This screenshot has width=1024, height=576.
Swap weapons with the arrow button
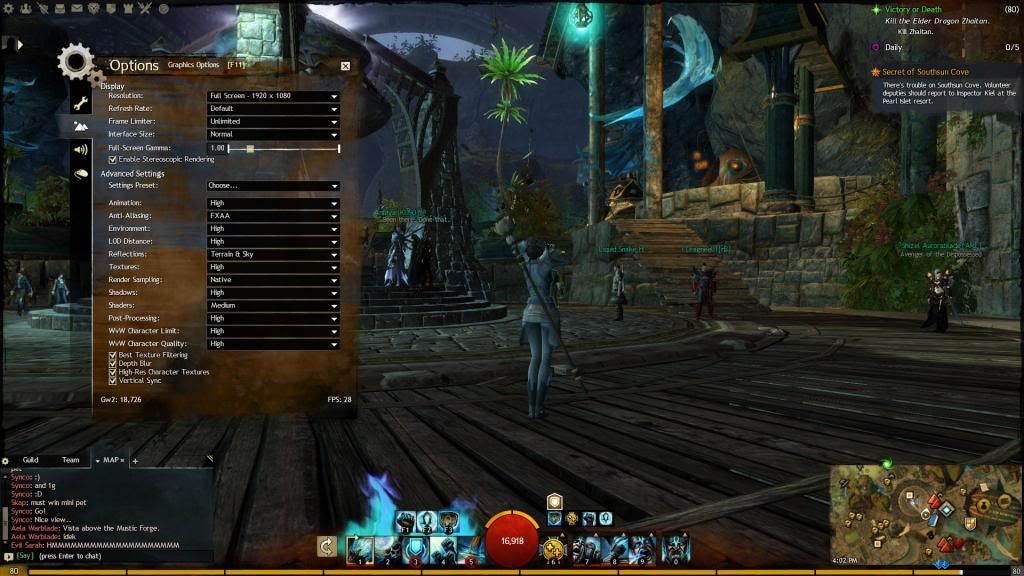point(326,546)
